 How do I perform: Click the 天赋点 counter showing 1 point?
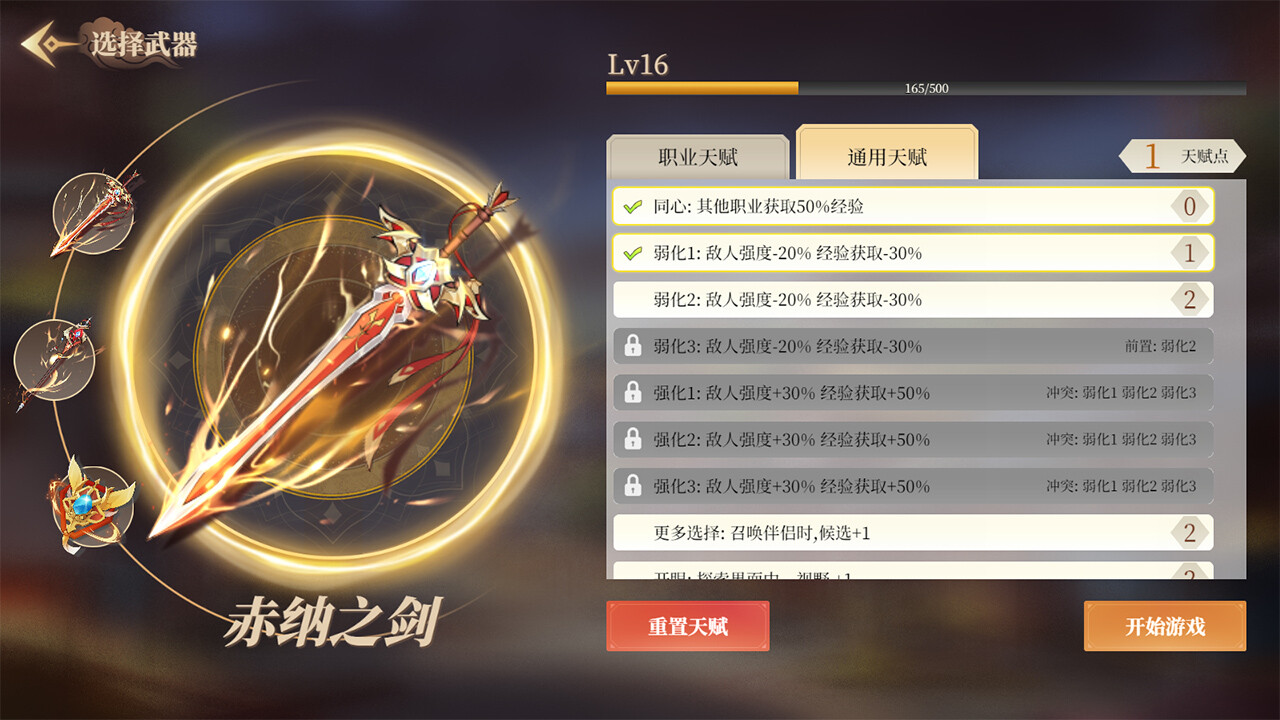coord(1180,156)
